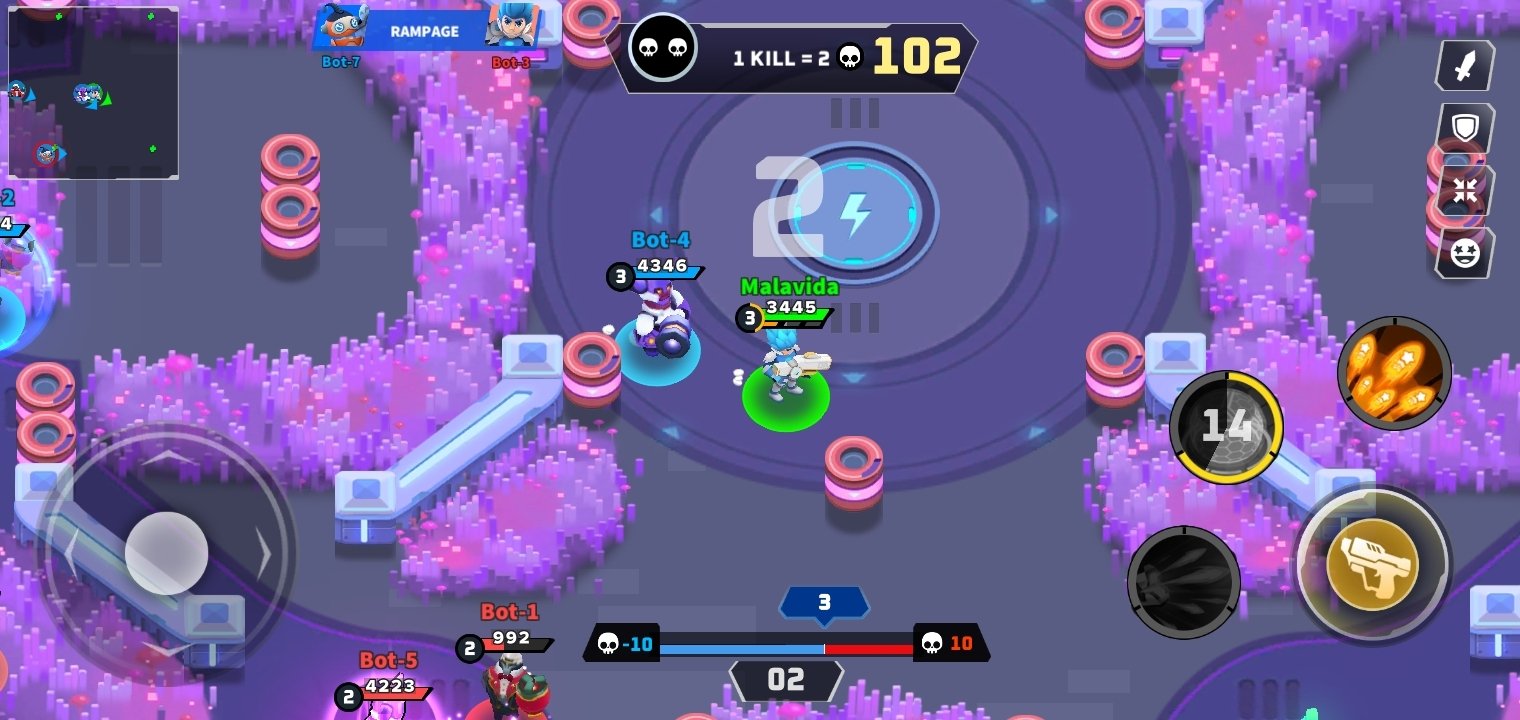Tap the minimap in the corner
Screen dimensions: 1520x720
coord(93,92)
